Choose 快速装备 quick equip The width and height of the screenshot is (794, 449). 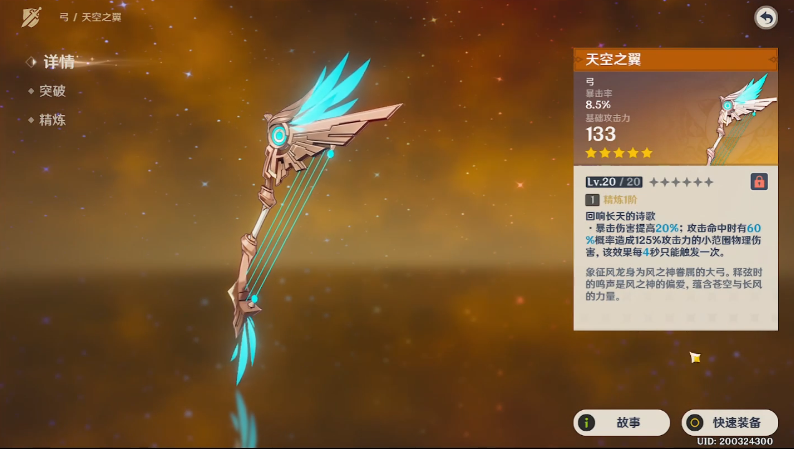(729, 423)
